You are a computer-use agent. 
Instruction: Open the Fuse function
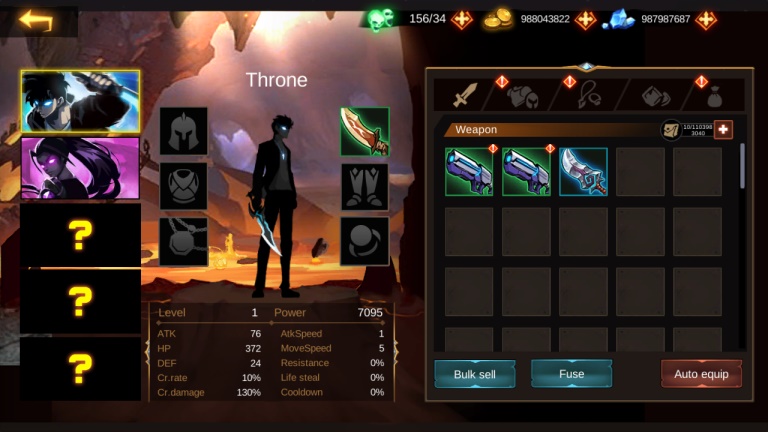(x=571, y=374)
